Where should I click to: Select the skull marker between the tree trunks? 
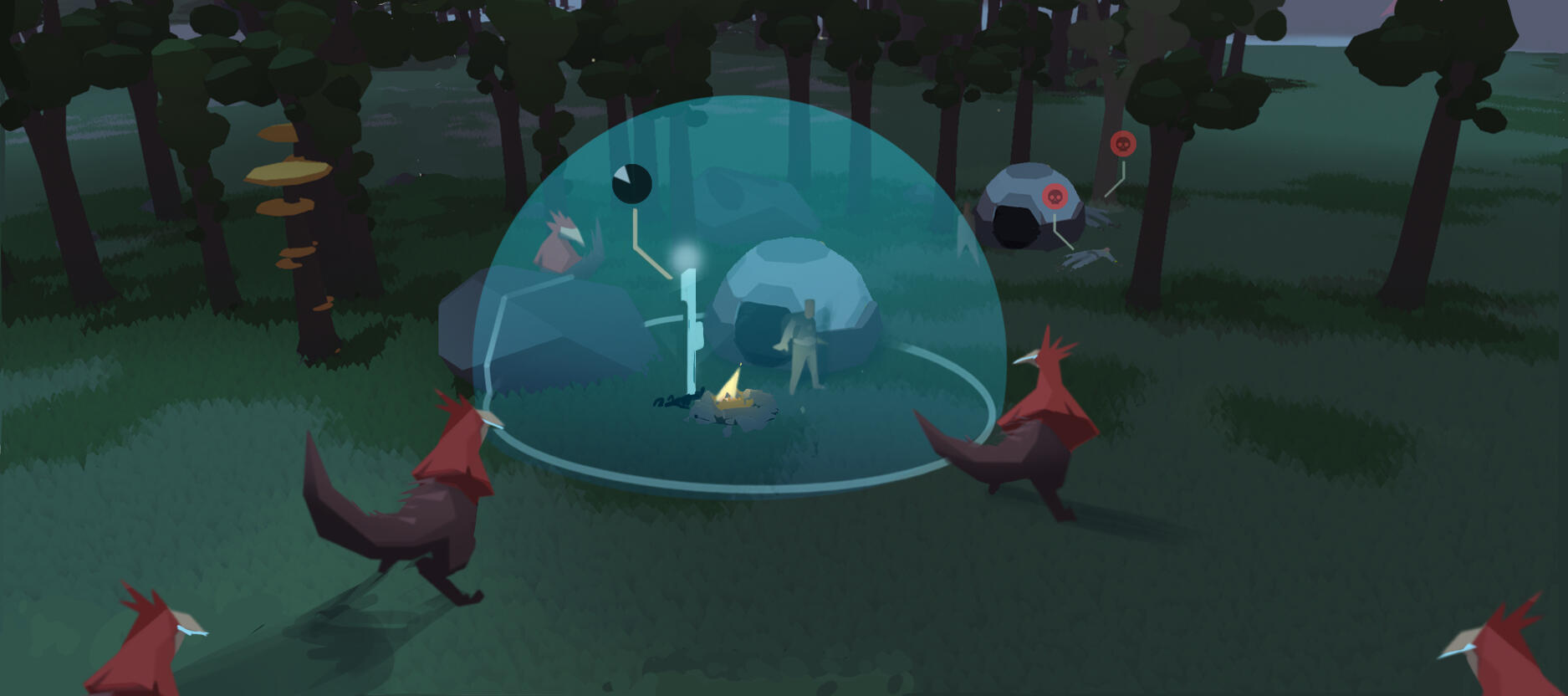click(x=1123, y=145)
